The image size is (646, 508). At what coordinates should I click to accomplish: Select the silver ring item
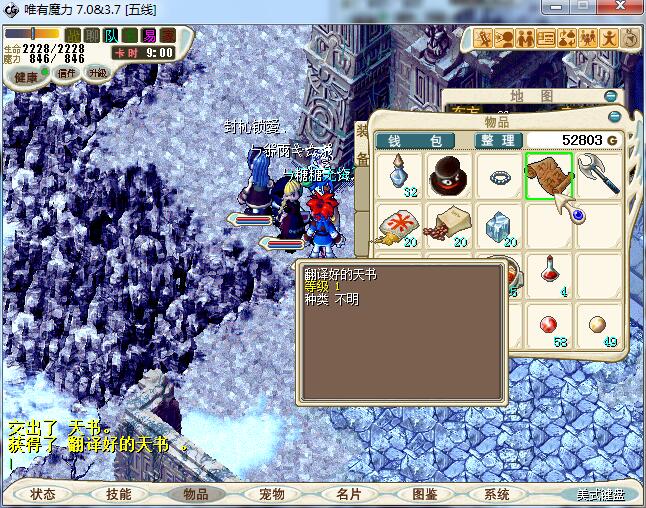[x=499, y=176]
